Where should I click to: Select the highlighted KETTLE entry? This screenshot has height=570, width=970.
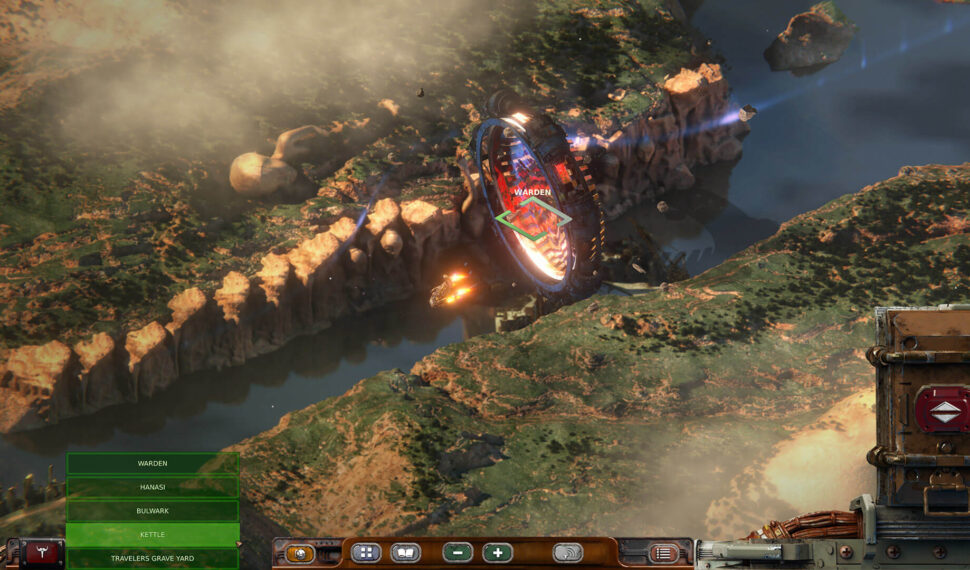152,535
